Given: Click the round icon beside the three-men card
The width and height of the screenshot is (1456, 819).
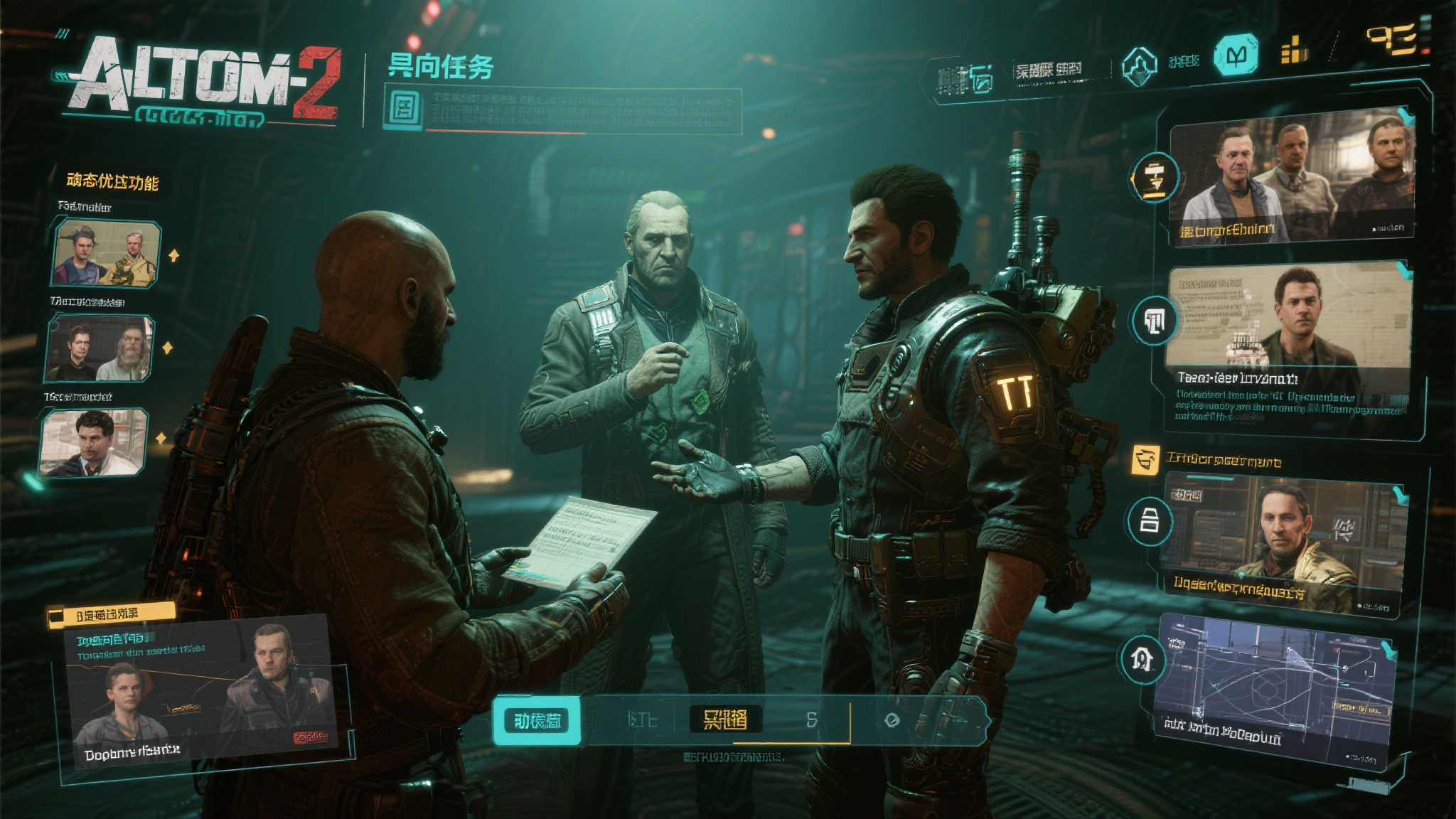Looking at the screenshot, I should coord(1155,177).
